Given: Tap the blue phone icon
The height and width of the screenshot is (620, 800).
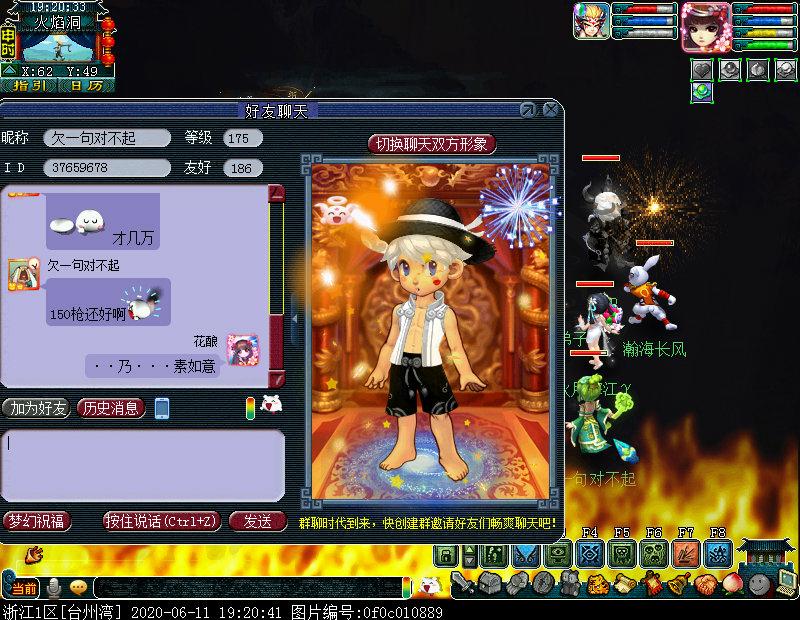Looking at the screenshot, I should click(x=162, y=408).
